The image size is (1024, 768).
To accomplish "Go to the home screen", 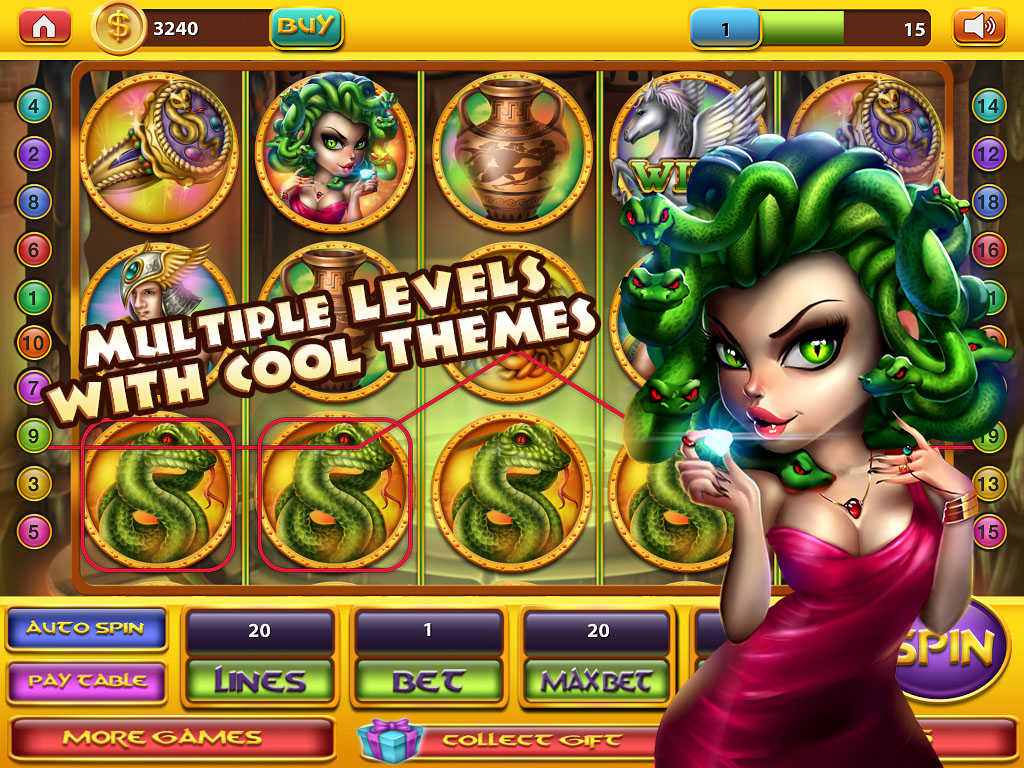I will [x=44, y=27].
